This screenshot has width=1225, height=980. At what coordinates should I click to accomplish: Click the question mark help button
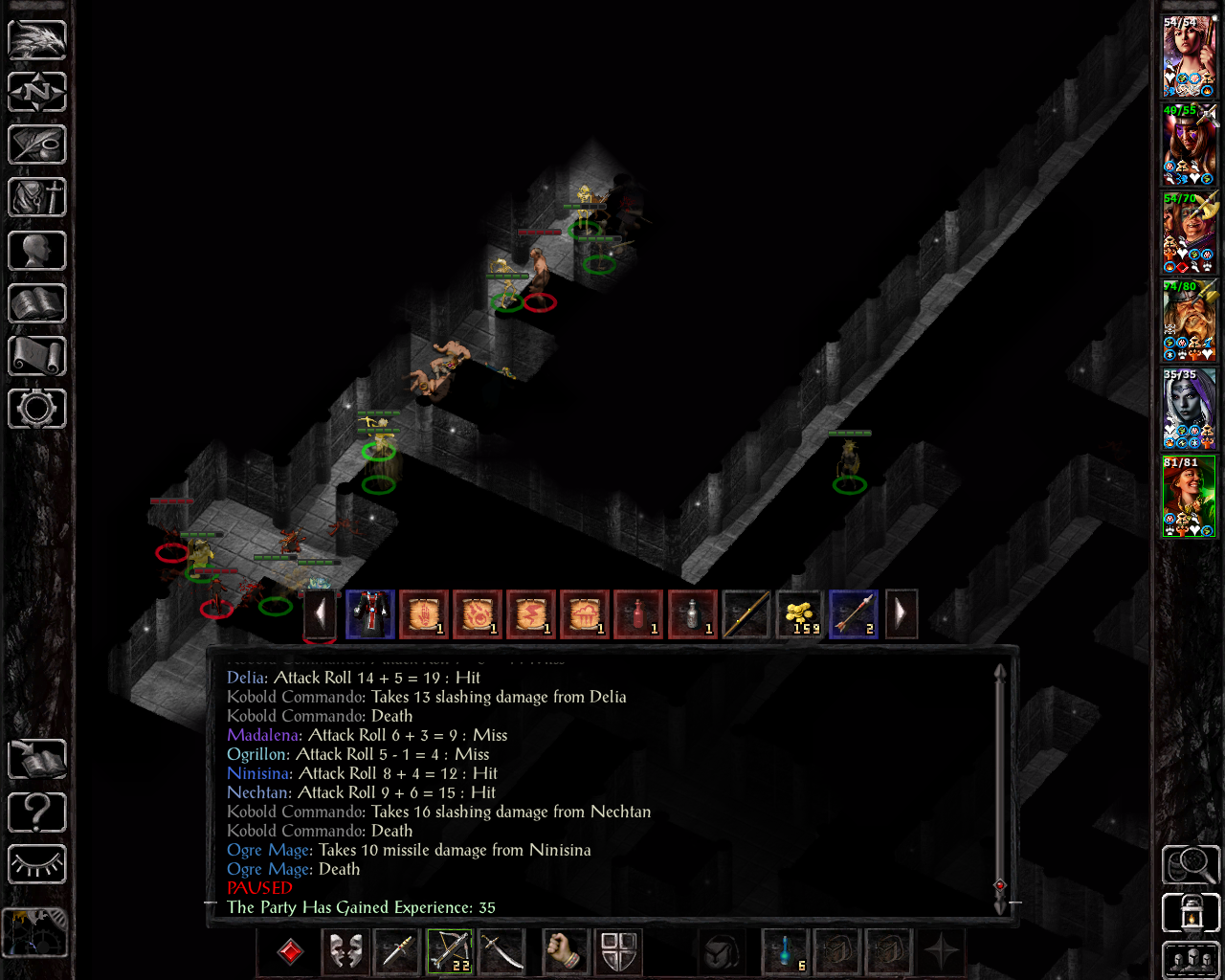[37, 813]
